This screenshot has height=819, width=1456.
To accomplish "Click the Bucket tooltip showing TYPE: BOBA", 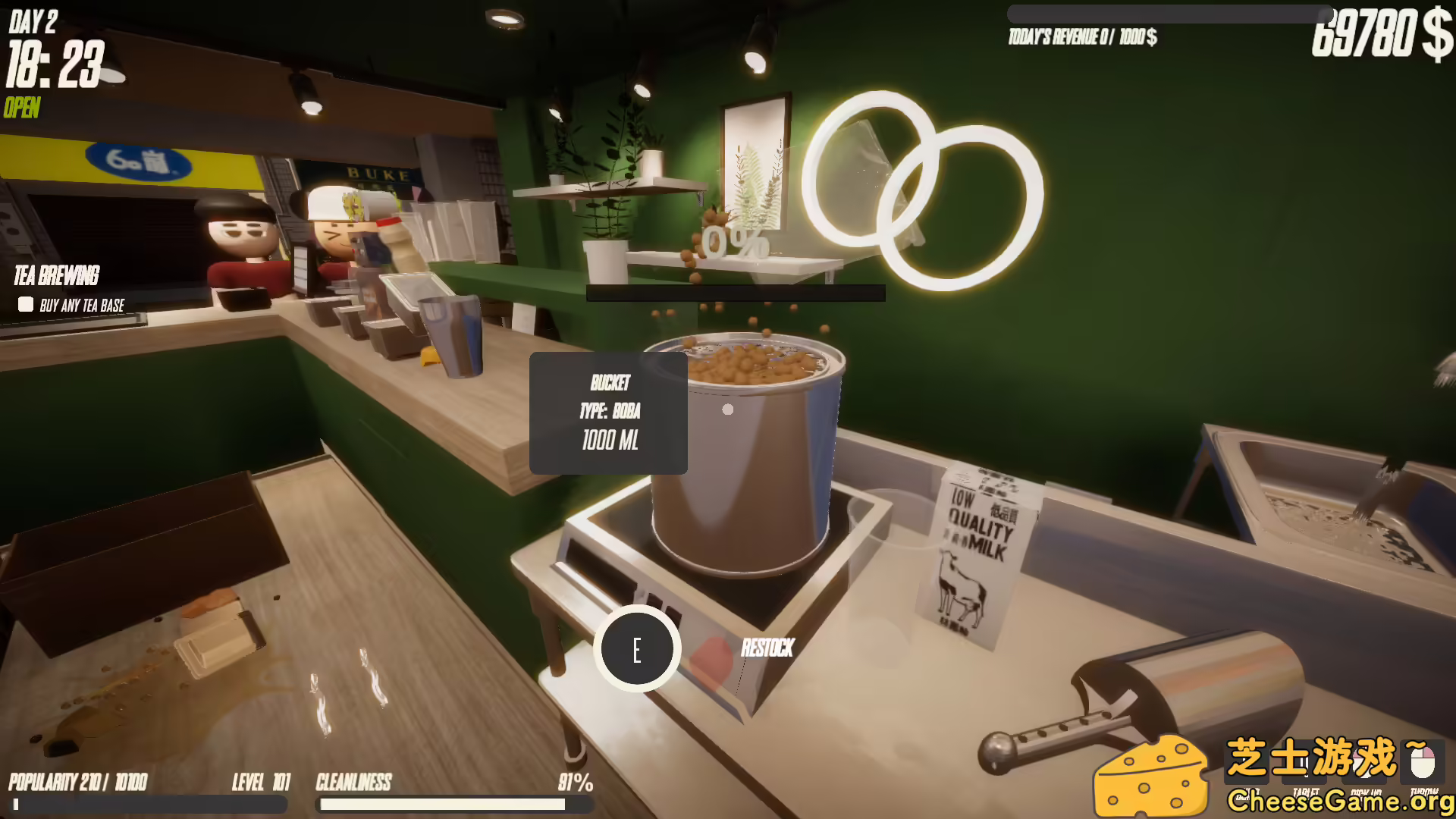I will coord(609,413).
